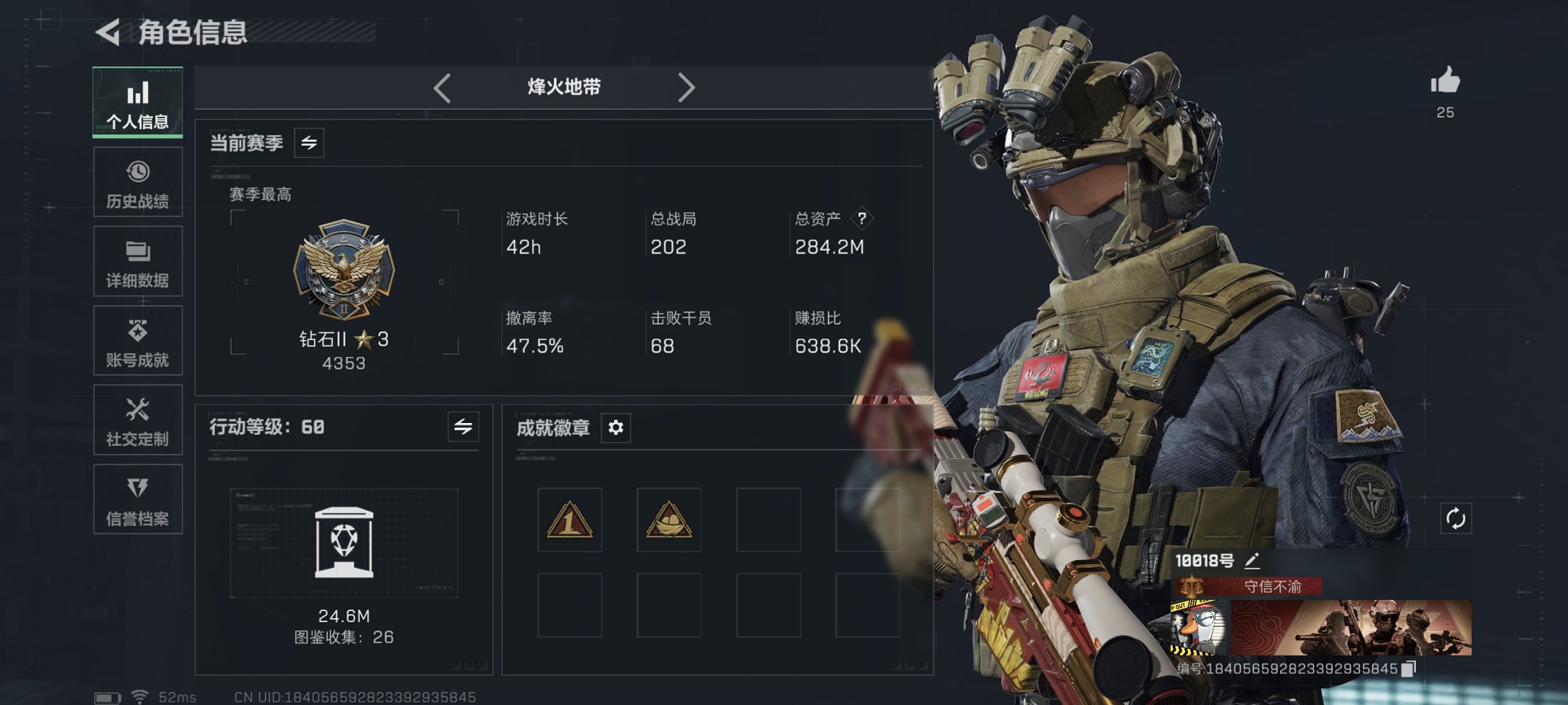Viewport: 1568px width, 705px height.
Task: Open the 成就徽章 settings gear
Action: coord(615,427)
